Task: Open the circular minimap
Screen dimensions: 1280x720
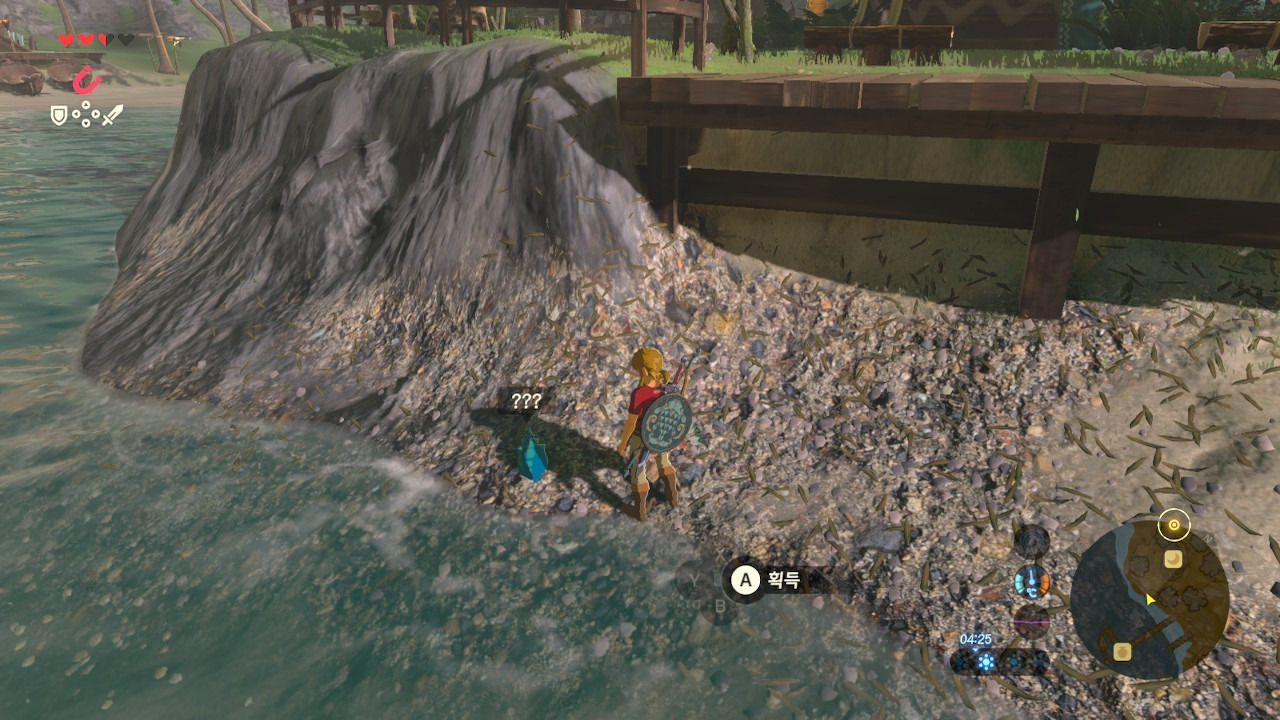Action: pyautogui.click(x=1150, y=600)
